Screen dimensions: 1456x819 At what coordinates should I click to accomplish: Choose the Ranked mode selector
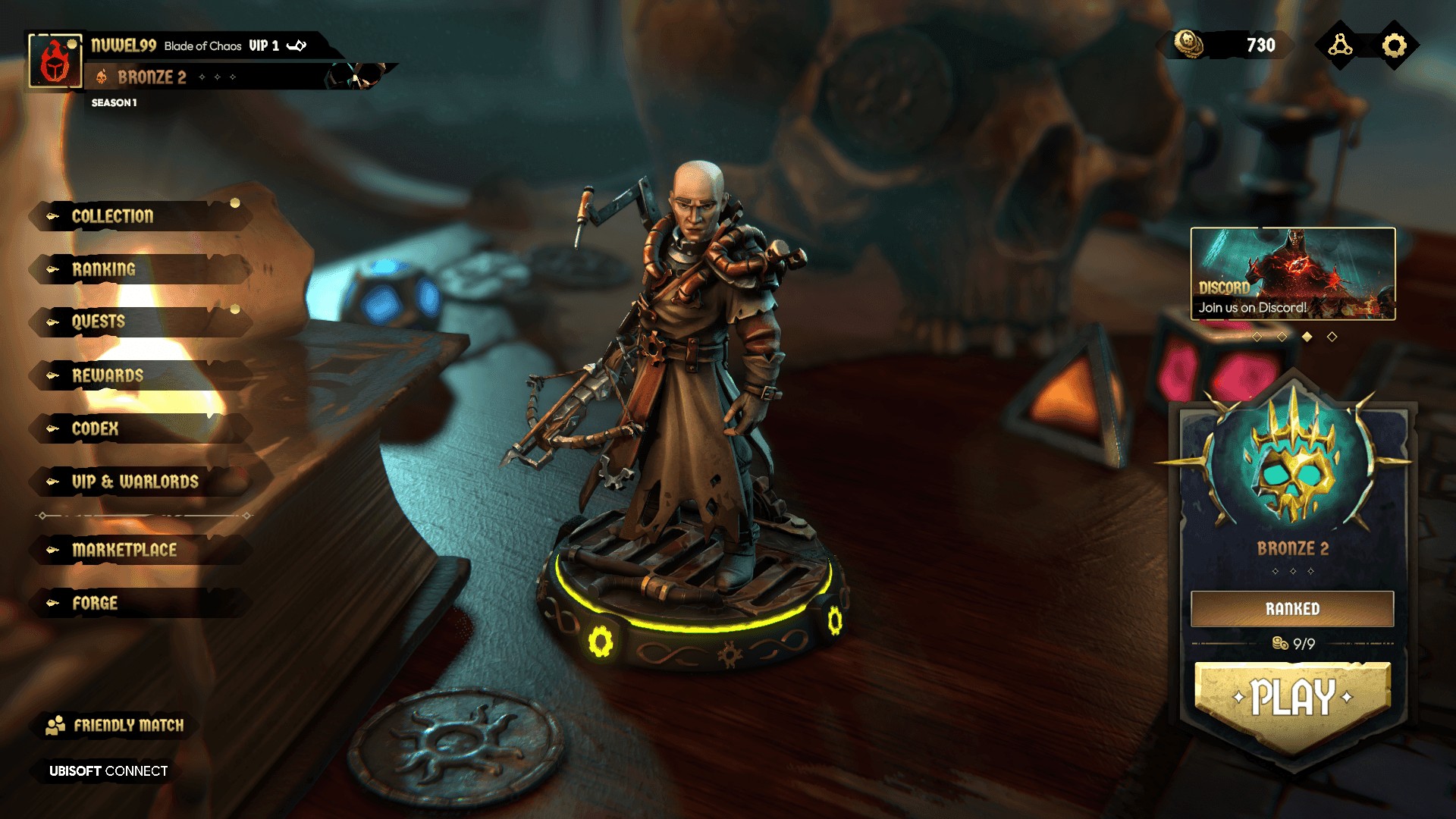click(x=1292, y=609)
